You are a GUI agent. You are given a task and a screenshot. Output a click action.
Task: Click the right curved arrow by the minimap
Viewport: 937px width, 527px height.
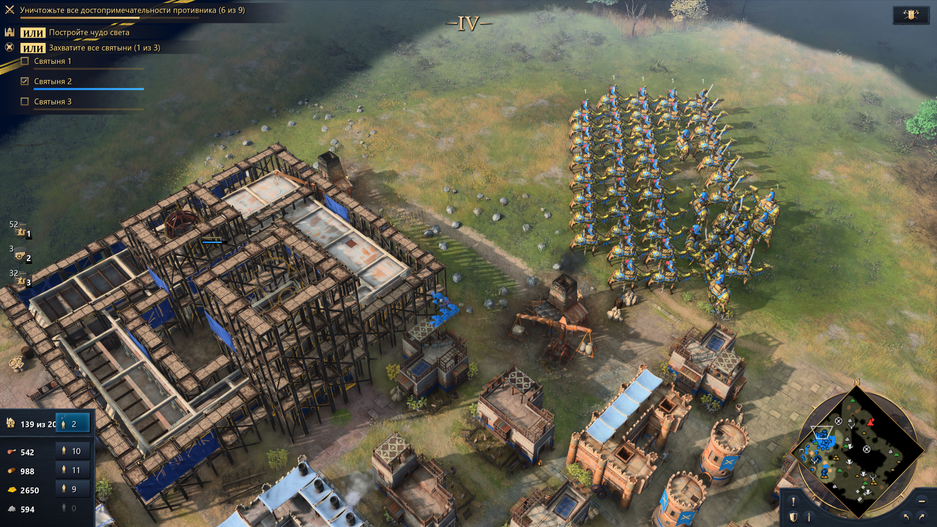coord(922,517)
